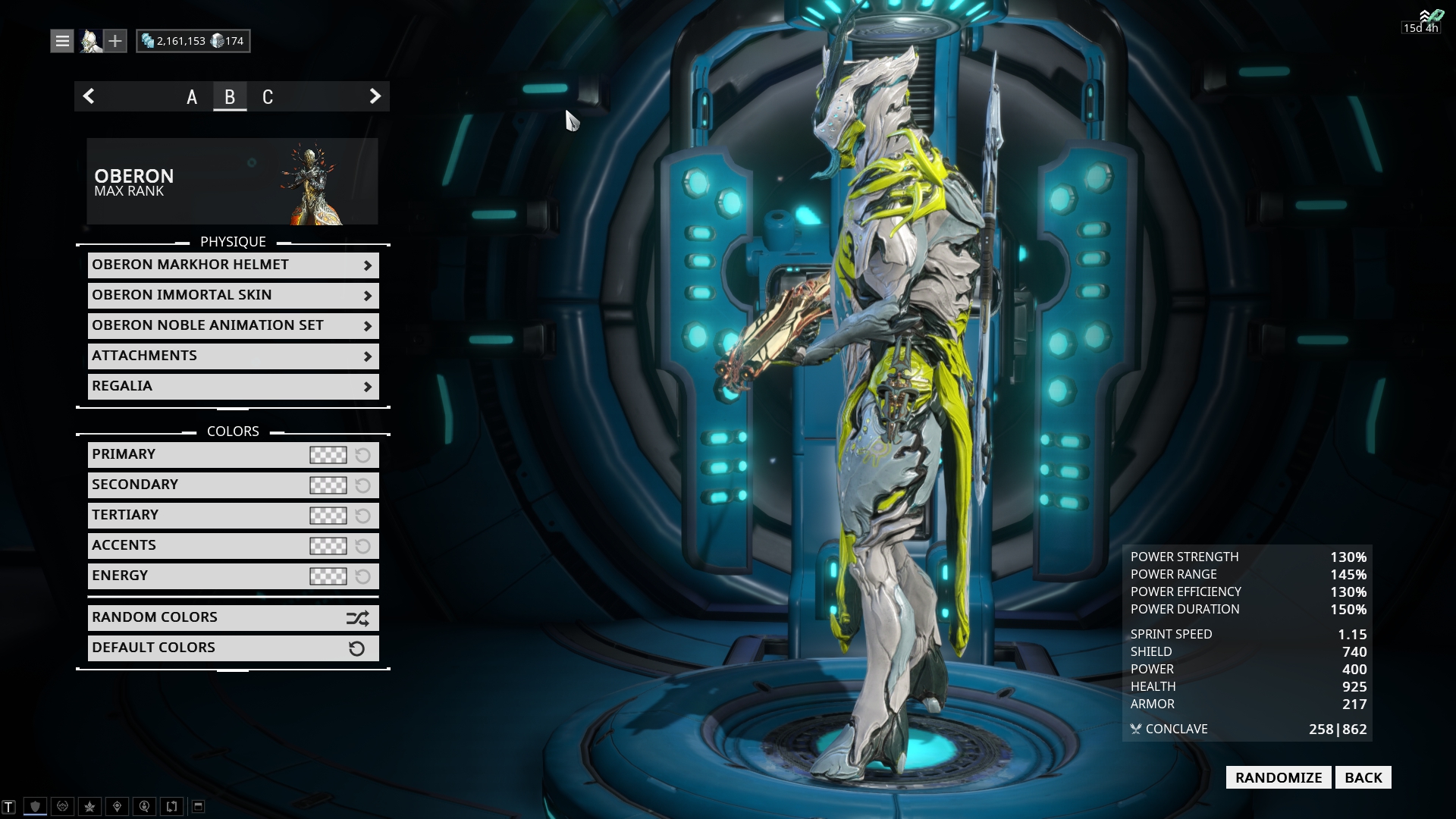1456x819 pixels.
Task: Reset Energy color with its revert arrow
Action: [361, 576]
